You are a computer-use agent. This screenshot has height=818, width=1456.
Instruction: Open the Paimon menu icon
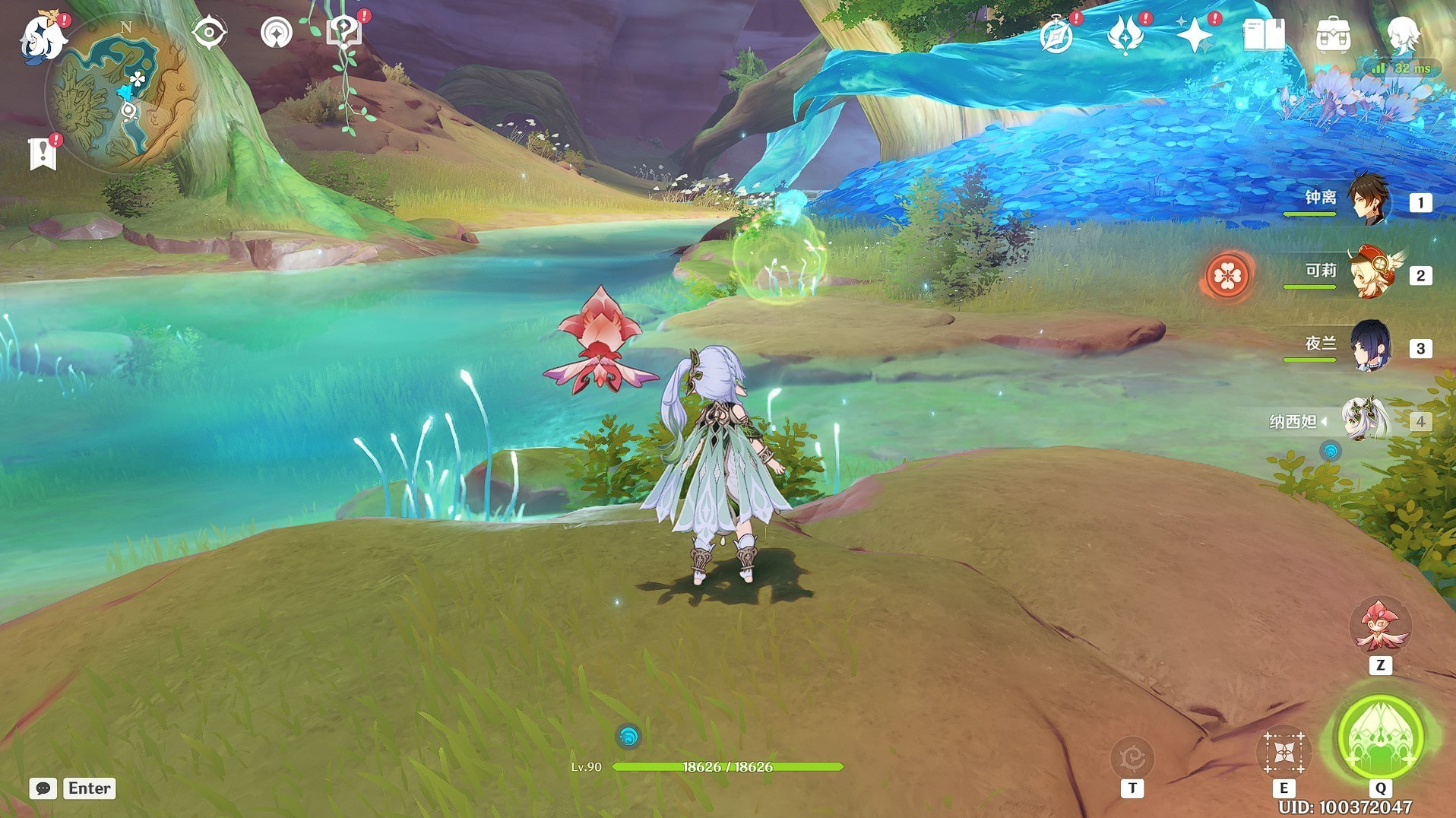point(42,36)
